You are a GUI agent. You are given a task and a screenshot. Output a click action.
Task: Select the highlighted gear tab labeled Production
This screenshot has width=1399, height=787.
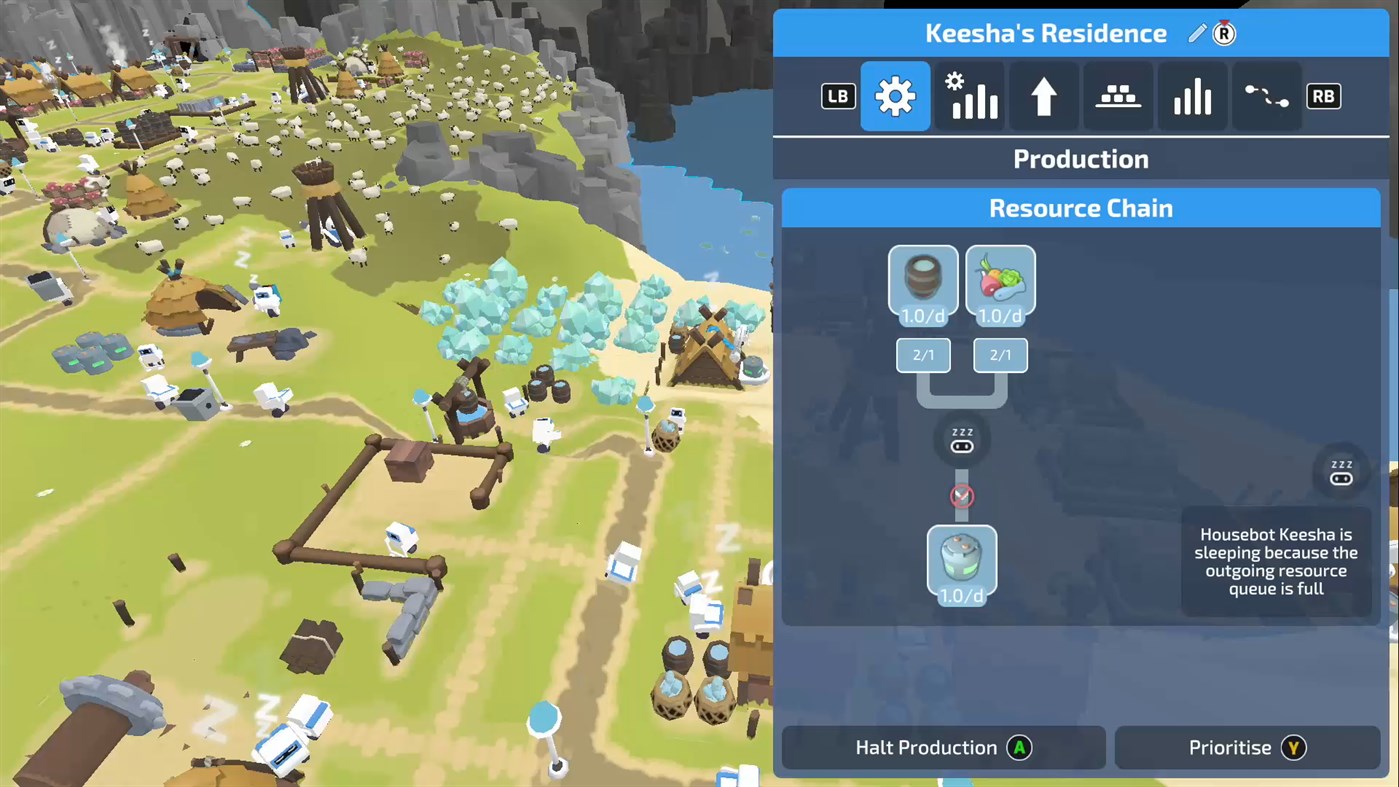pos(895,95)
